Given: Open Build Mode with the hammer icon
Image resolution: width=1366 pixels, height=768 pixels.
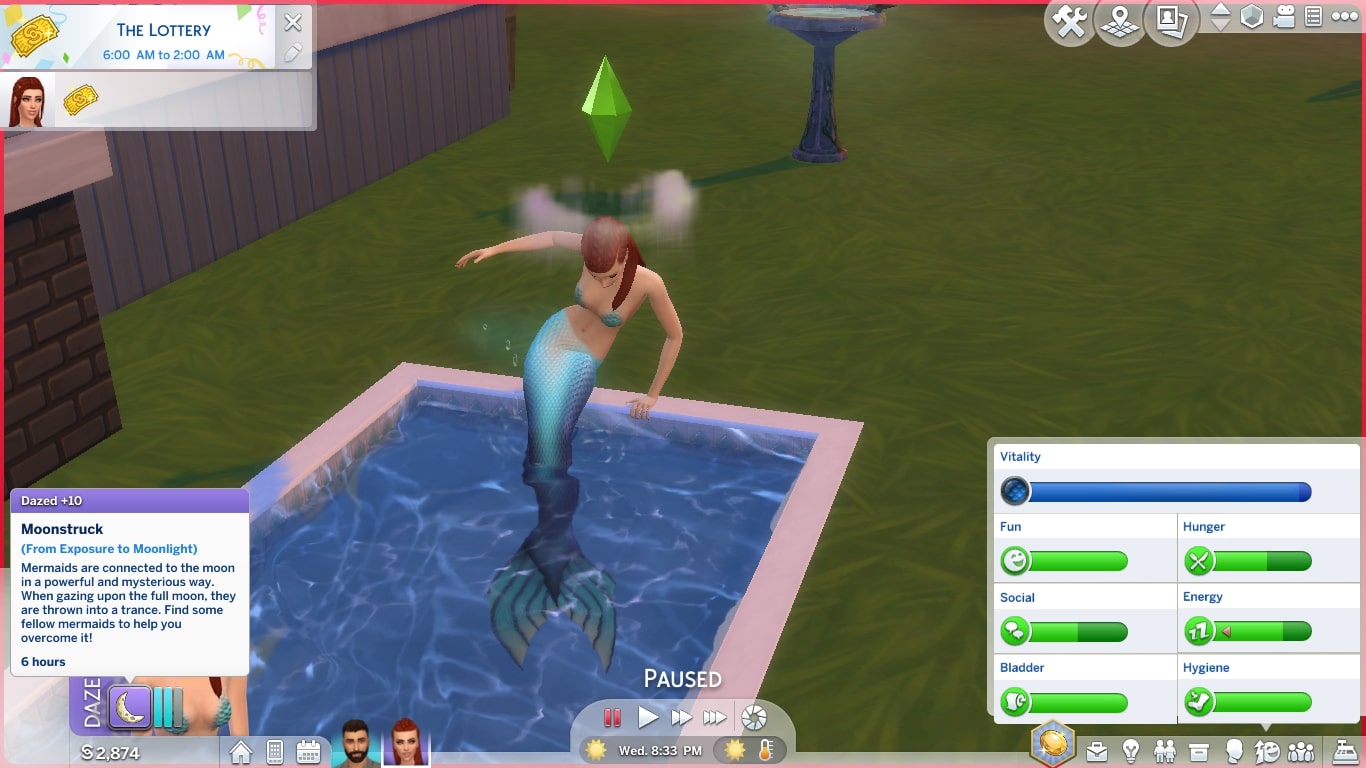Looking at the screenshot, I should (x=1069, y=22).
